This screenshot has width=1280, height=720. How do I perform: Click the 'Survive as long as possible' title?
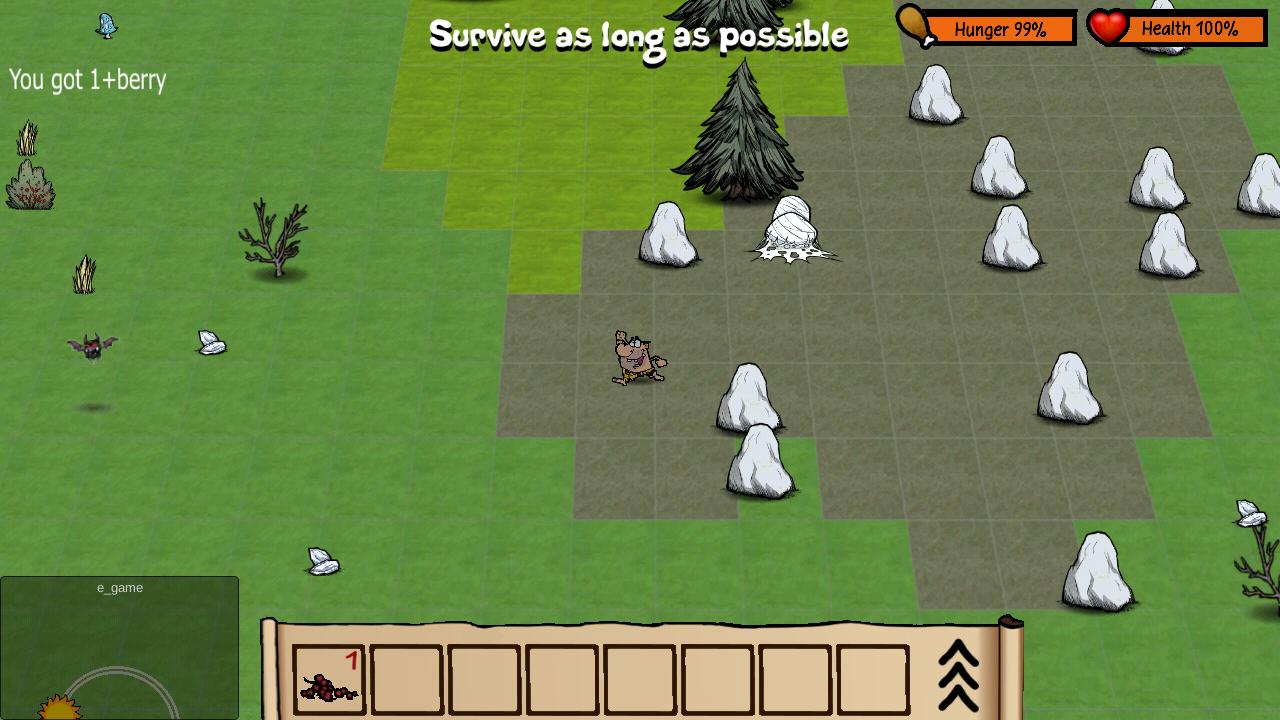[x=639, y=35]
